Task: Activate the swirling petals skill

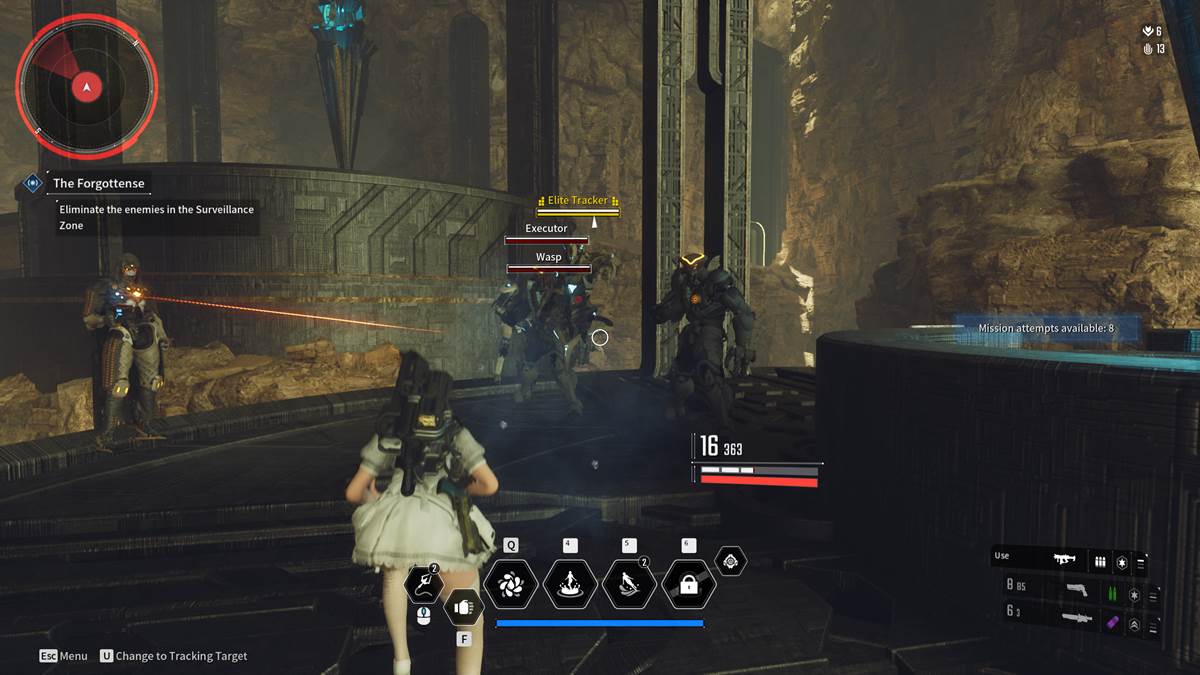Action: (511, 584)
